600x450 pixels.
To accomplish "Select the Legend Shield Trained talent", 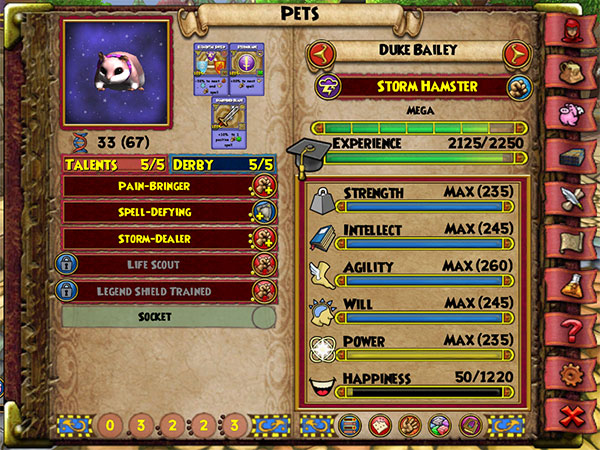I will (x=156, y=291).
